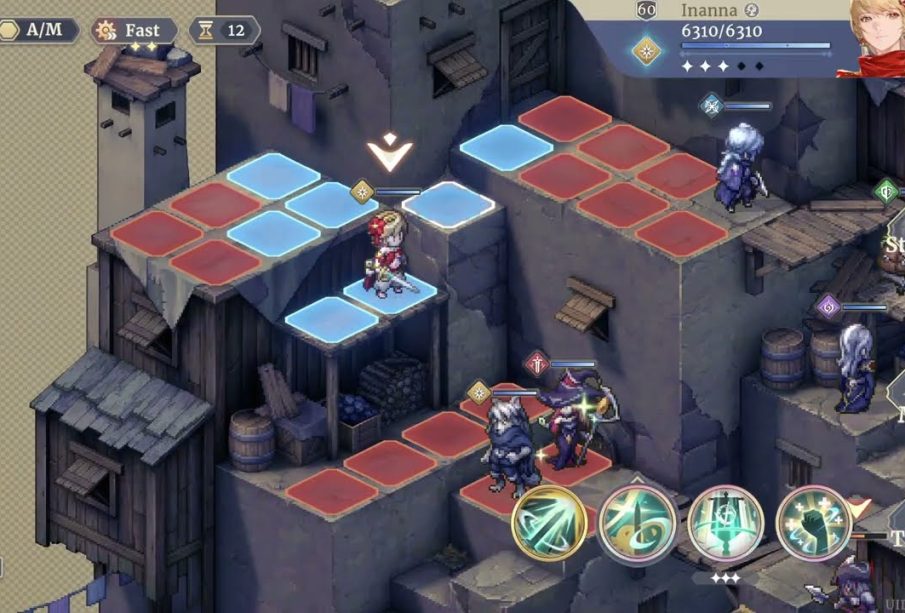The width and height of the screenshot is (905, 613).
Task: Change the Fast battle speed setting
Action: [134, 30]
